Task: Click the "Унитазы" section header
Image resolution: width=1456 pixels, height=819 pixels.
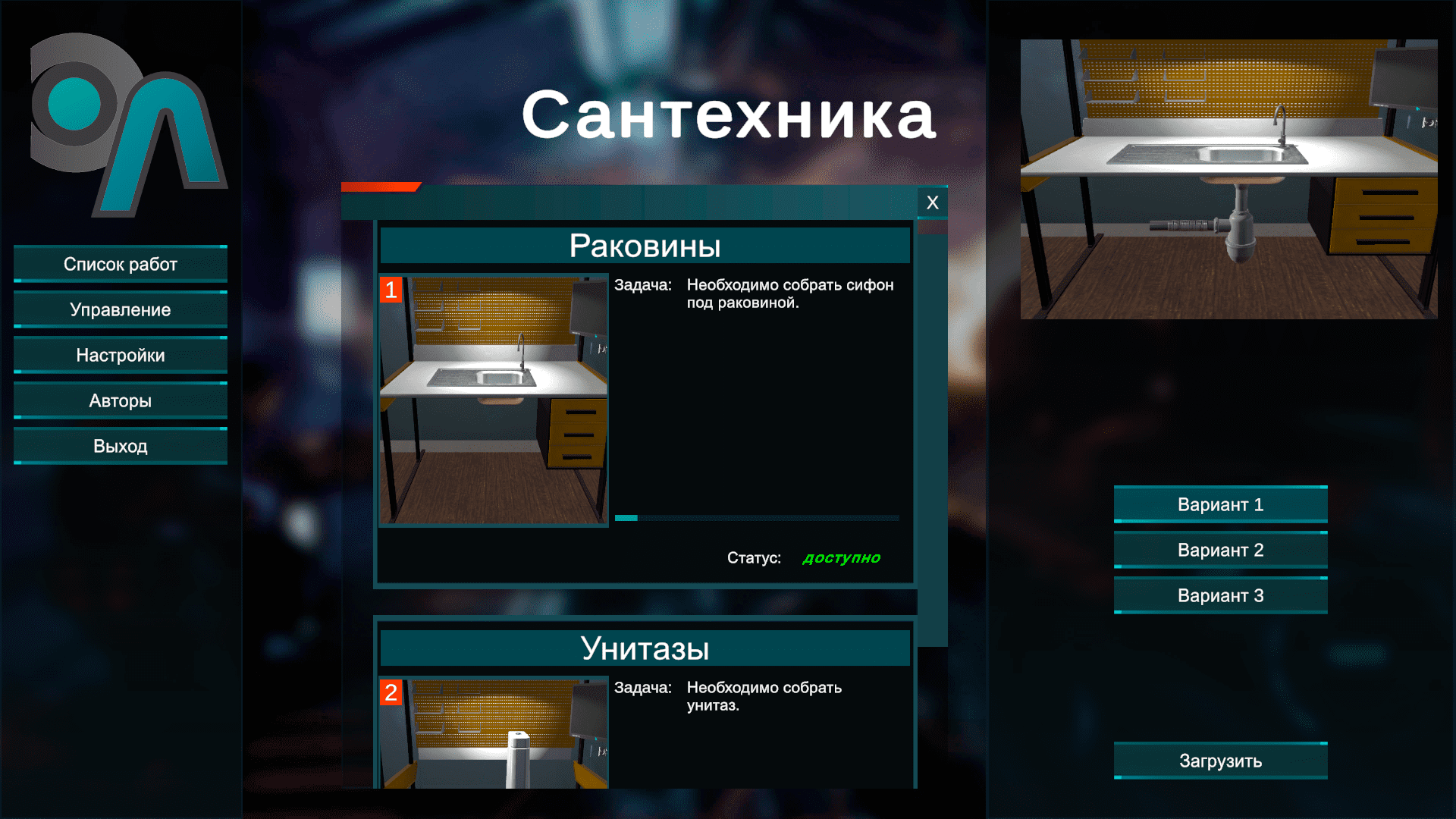Action: [645, 647]
